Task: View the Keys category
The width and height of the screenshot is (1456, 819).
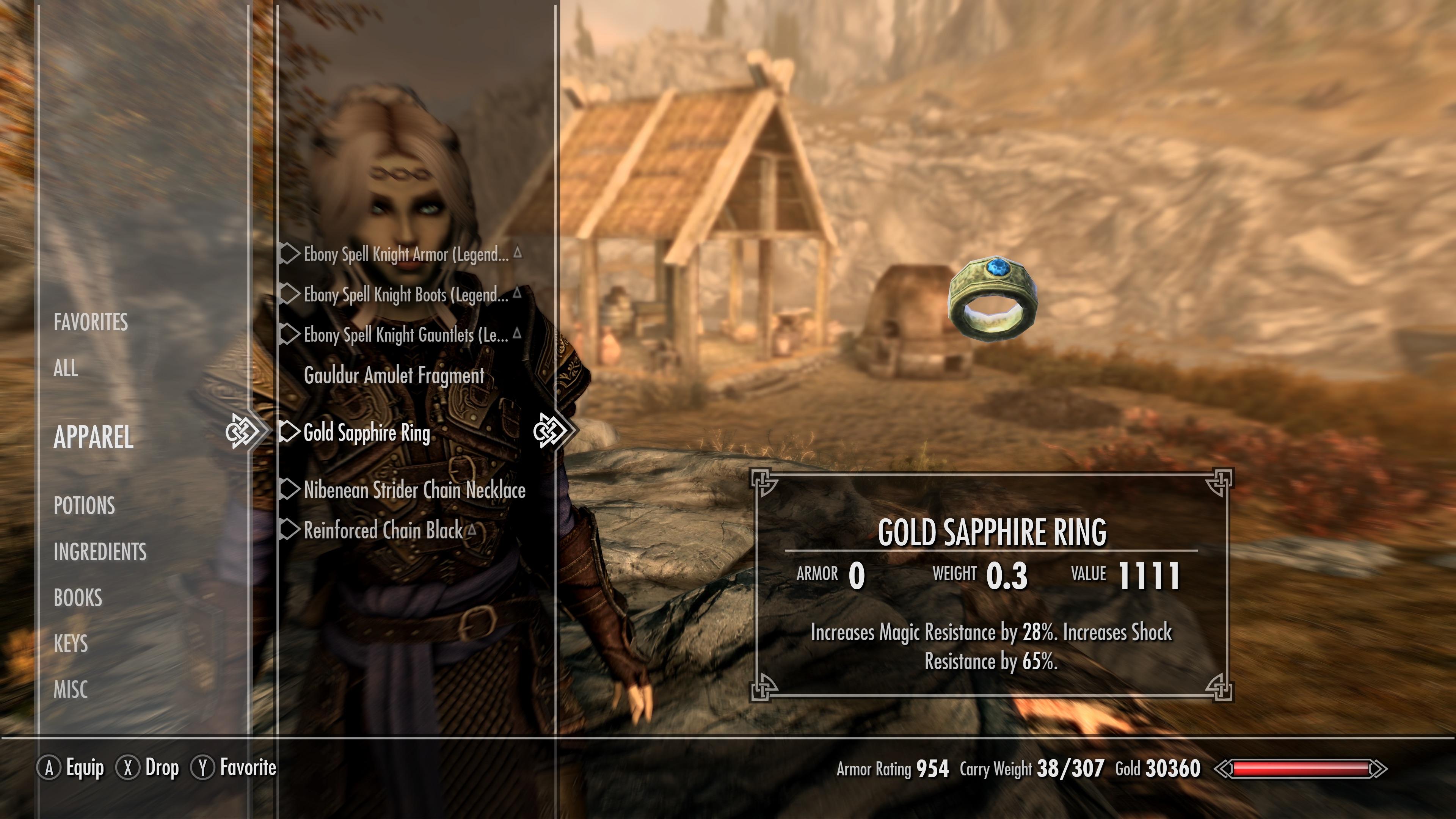Action: [71, 643]
